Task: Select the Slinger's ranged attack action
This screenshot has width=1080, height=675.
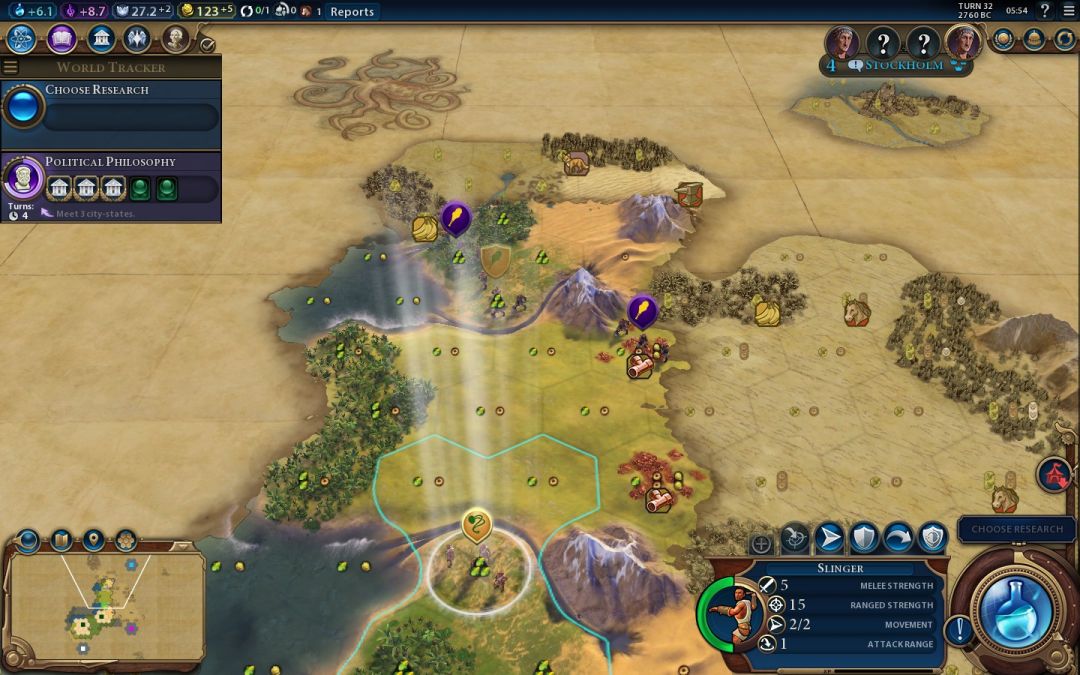Action: click(x=795, y=539)
